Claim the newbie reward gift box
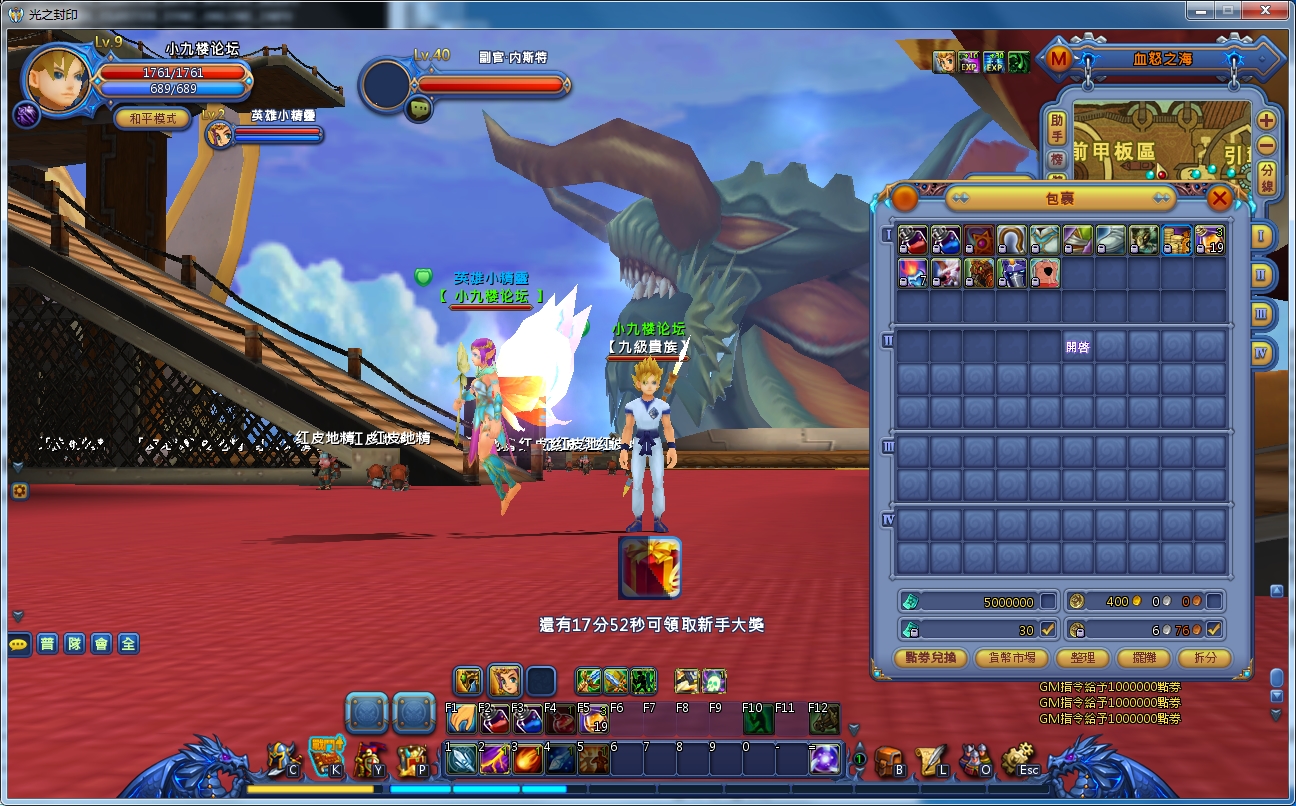 point(650,567)
